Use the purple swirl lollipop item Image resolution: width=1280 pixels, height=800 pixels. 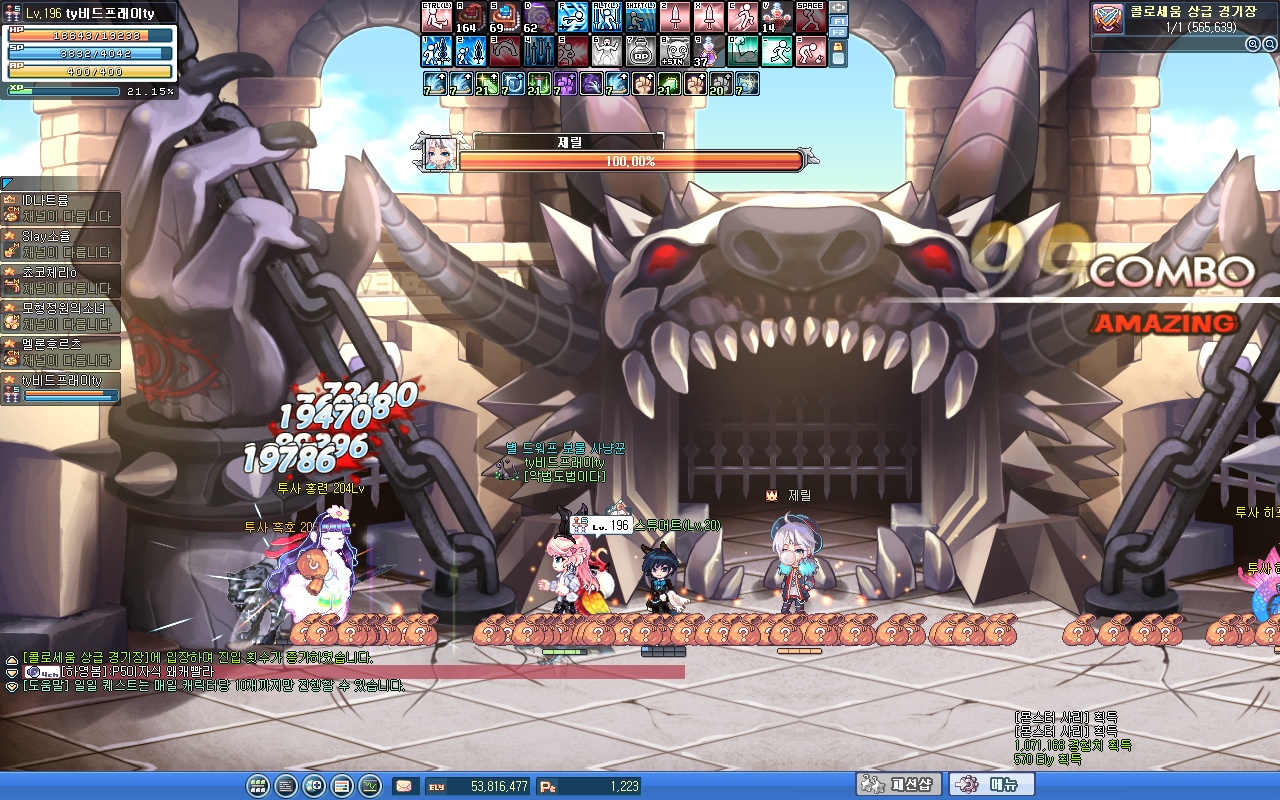(x=539, y=17)
